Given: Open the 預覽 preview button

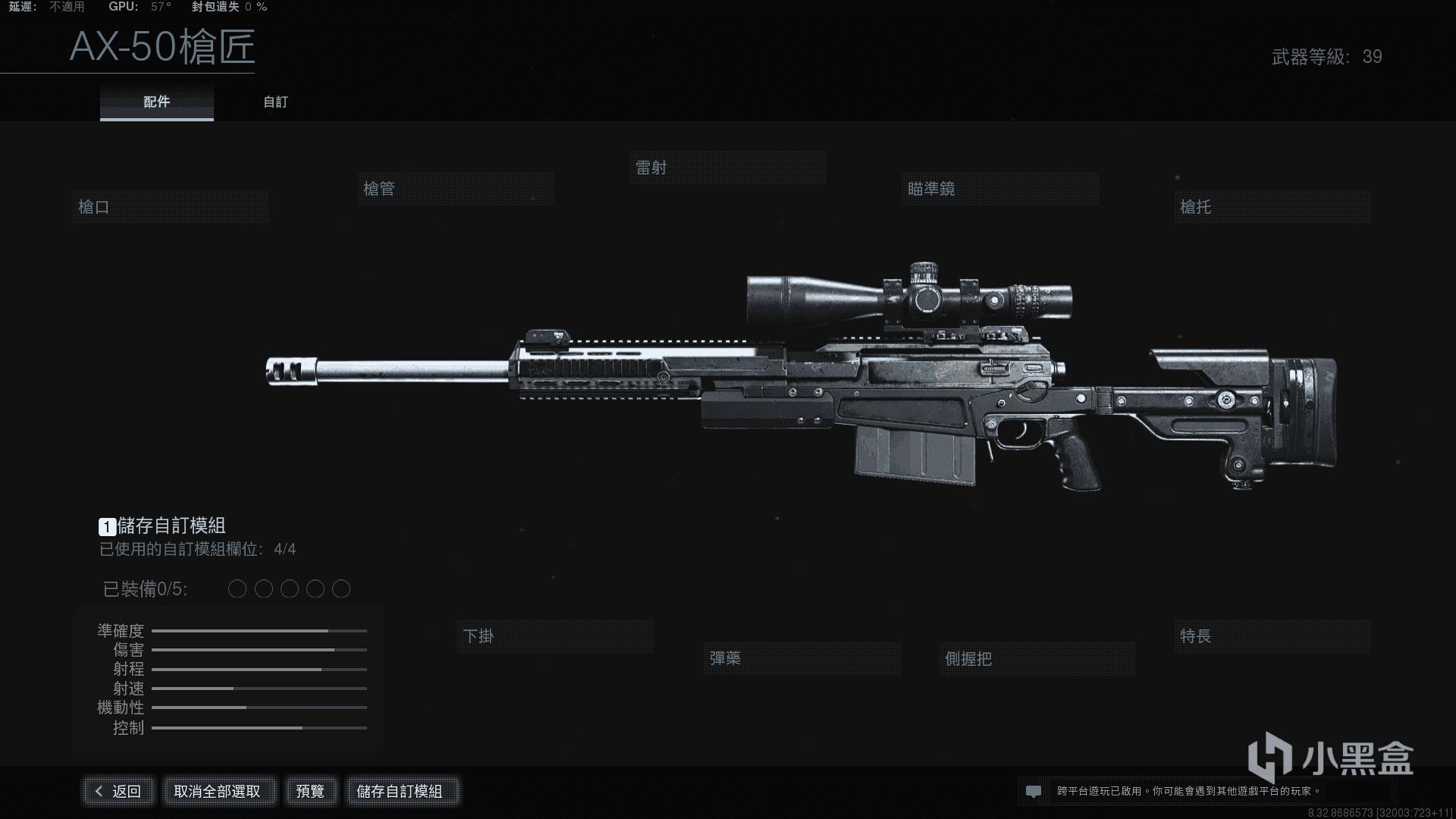Looking at the screenshot, I should tap(310, 791).
